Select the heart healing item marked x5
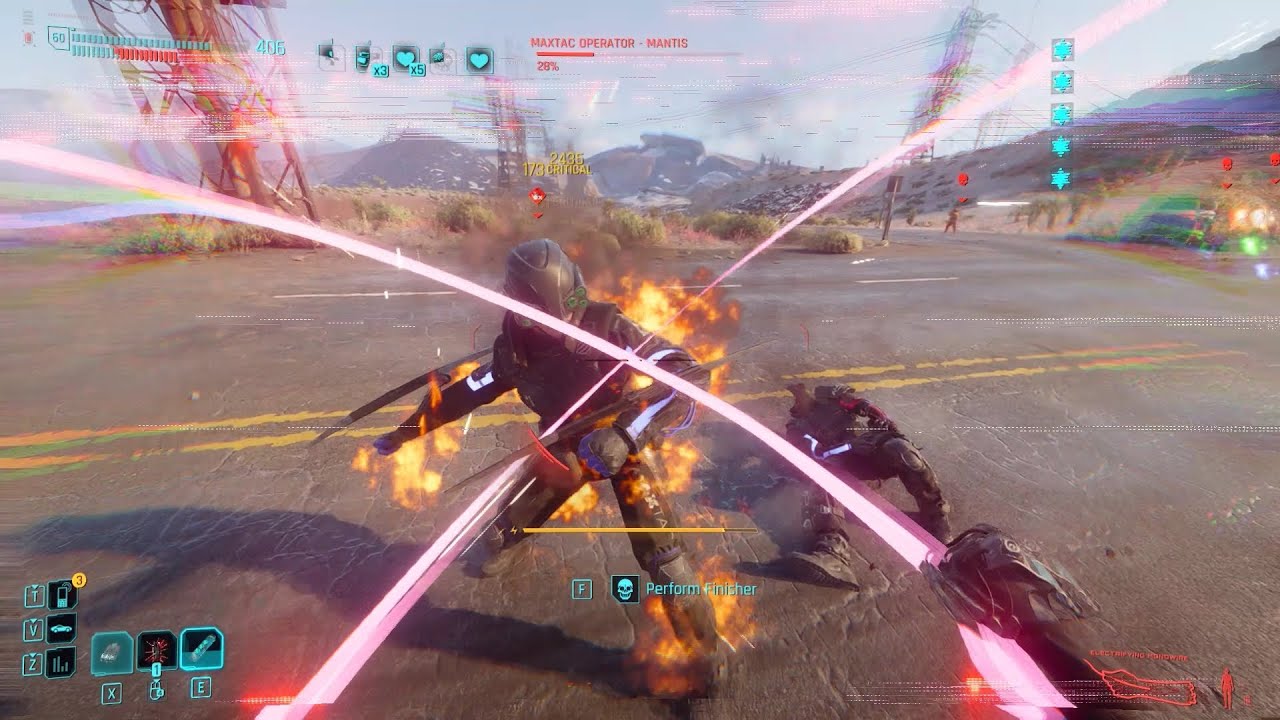Viewport: 1280px width, 720px height. tap(404, 57)
